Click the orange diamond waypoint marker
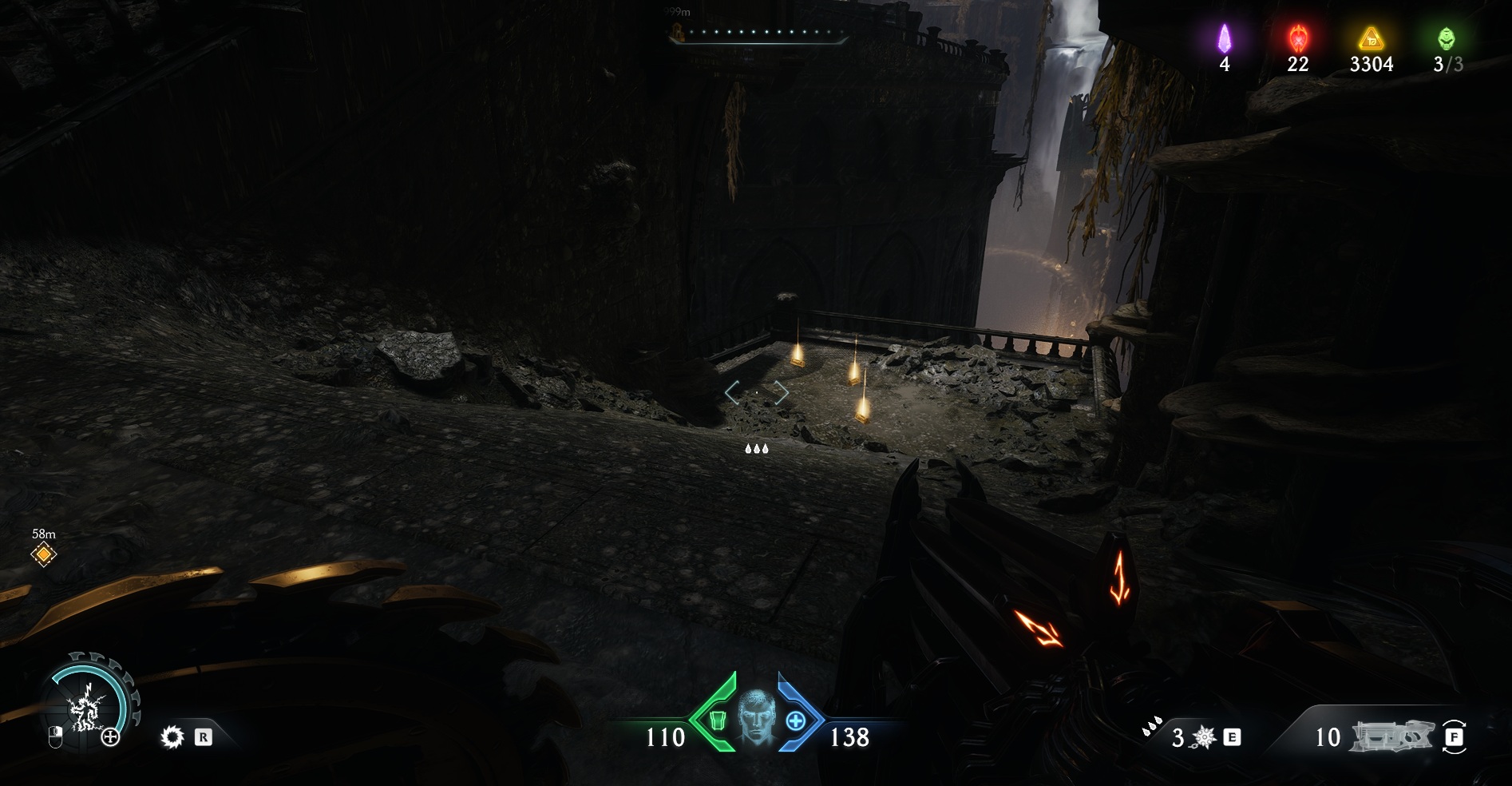This screenshot has height=786, width=1512. [43, 554]
